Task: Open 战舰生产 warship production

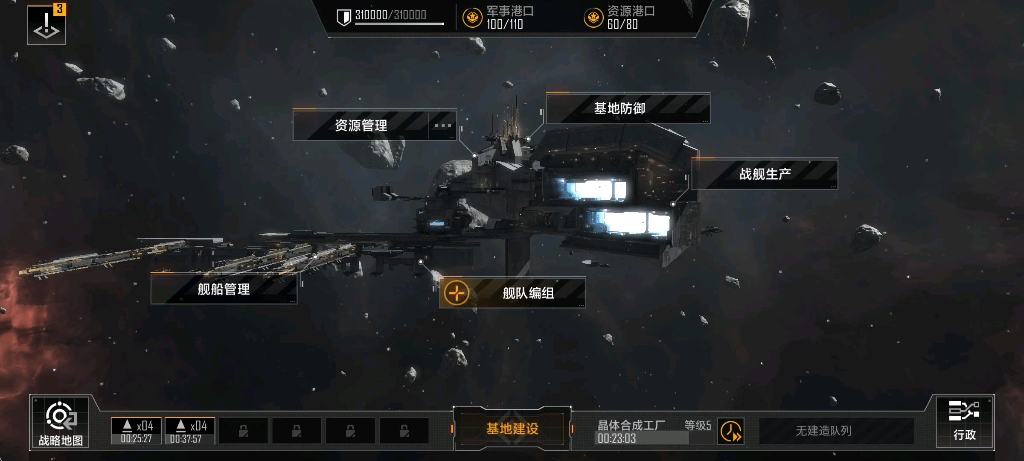Action: (765, 174)
